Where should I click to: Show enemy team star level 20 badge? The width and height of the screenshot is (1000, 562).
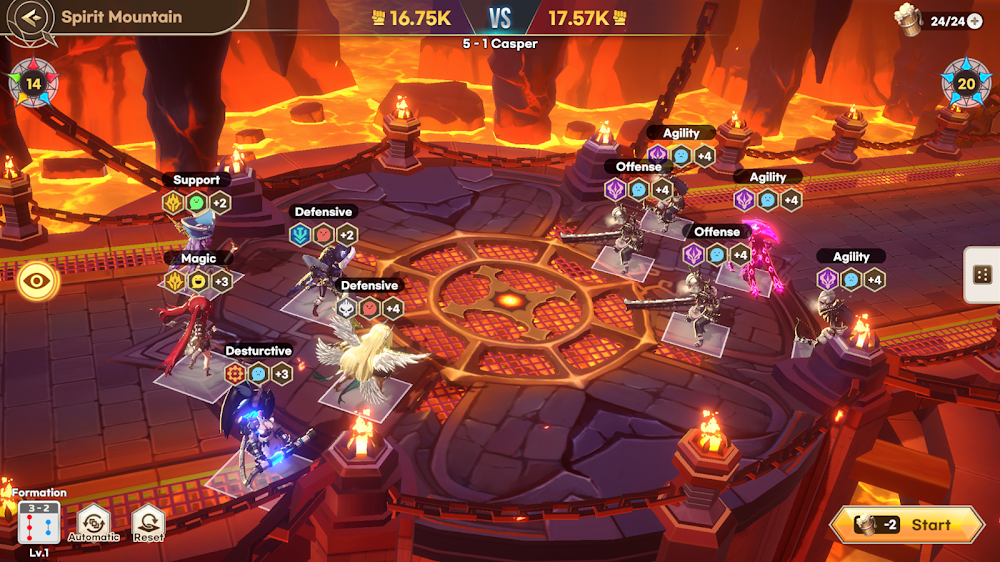966,83
